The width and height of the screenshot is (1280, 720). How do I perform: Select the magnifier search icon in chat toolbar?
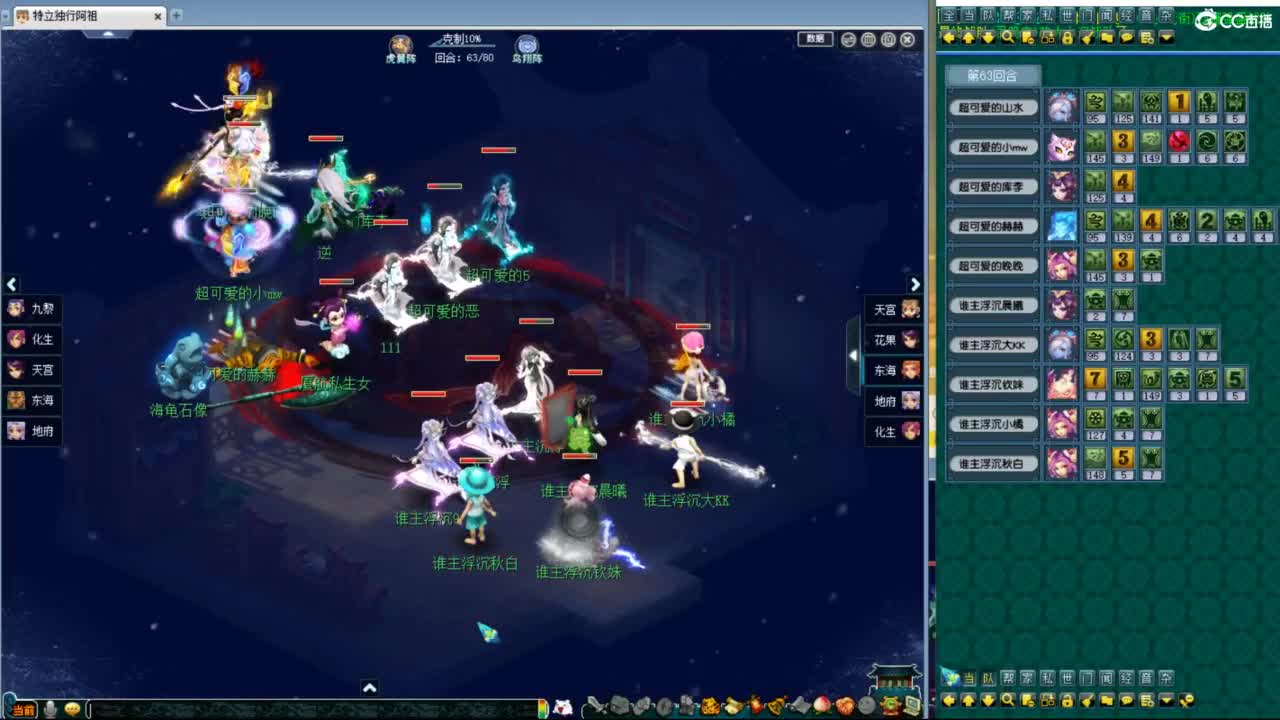(1008, 37)
